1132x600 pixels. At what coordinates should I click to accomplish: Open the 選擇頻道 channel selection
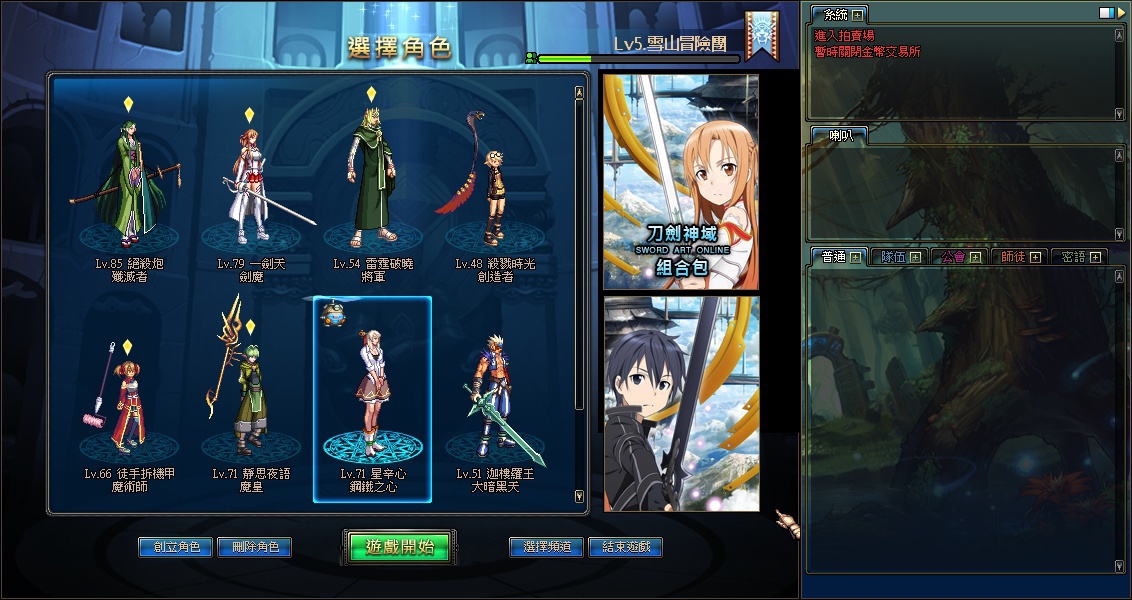click(546, 547)
